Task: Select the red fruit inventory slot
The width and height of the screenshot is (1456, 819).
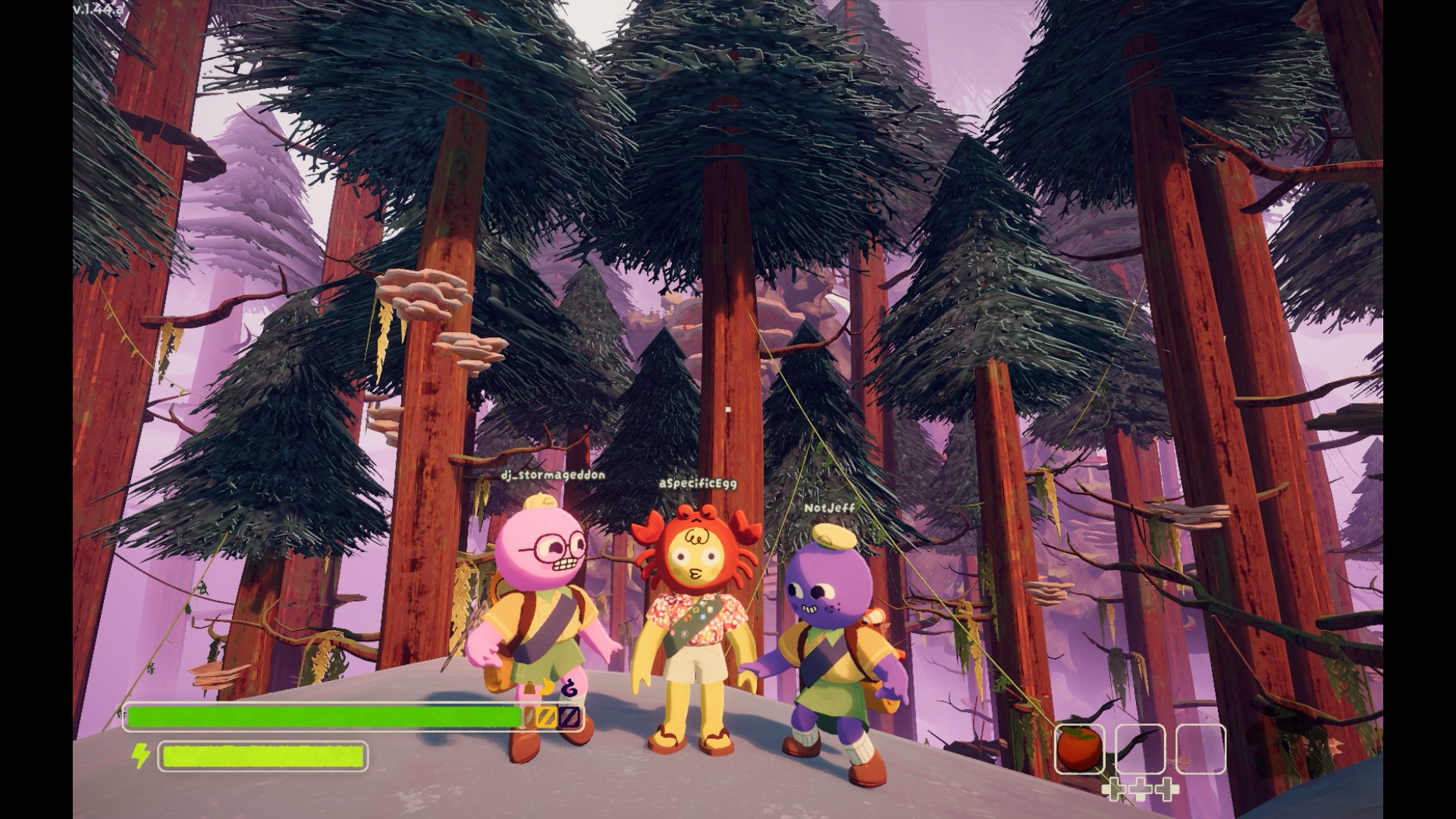Action: 1079,749
